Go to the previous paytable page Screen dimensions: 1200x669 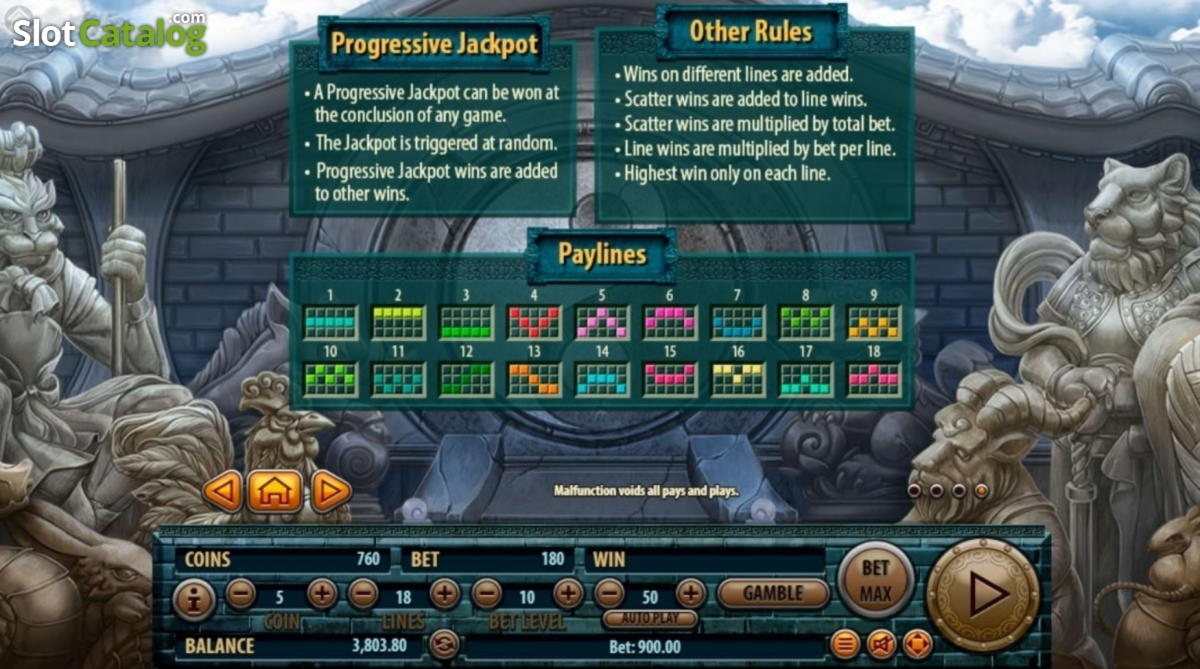pos(223,491)
